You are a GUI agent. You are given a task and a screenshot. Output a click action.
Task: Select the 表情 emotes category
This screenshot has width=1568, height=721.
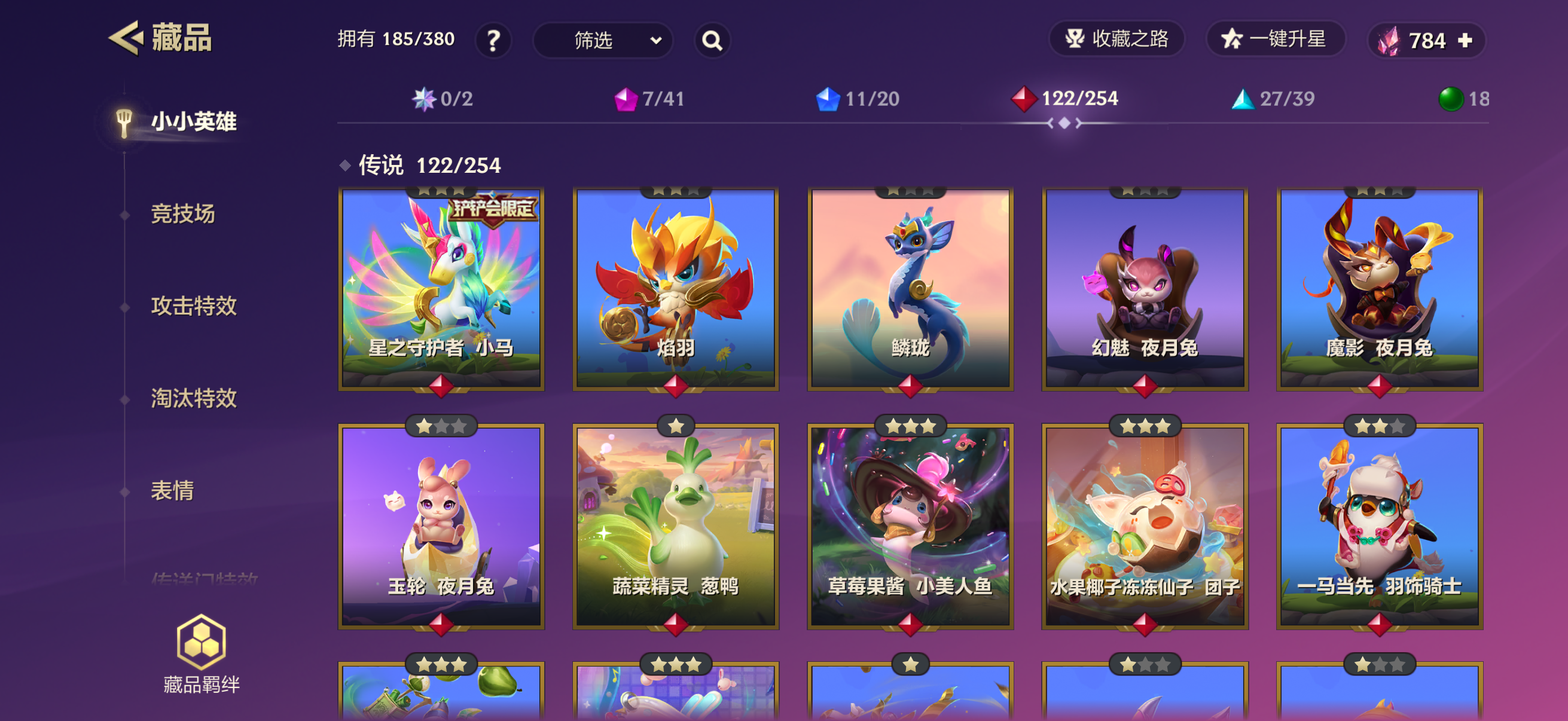tap(172, 490)
